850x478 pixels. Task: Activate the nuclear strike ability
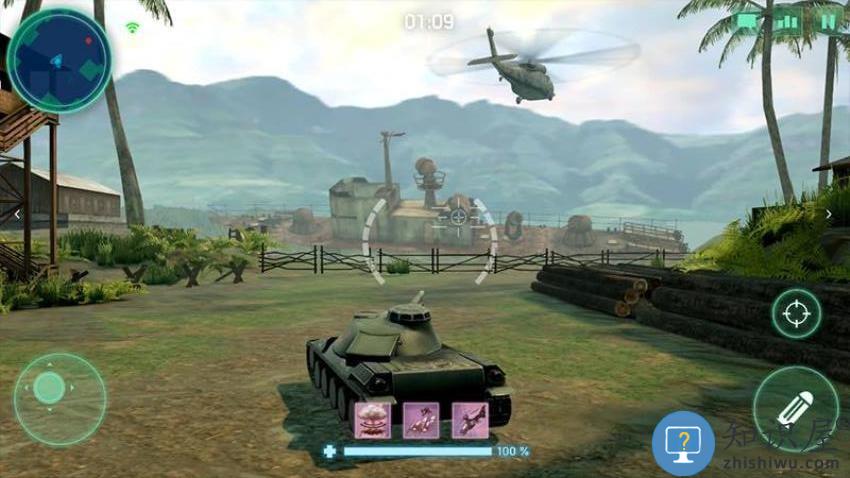coord(372,420)
